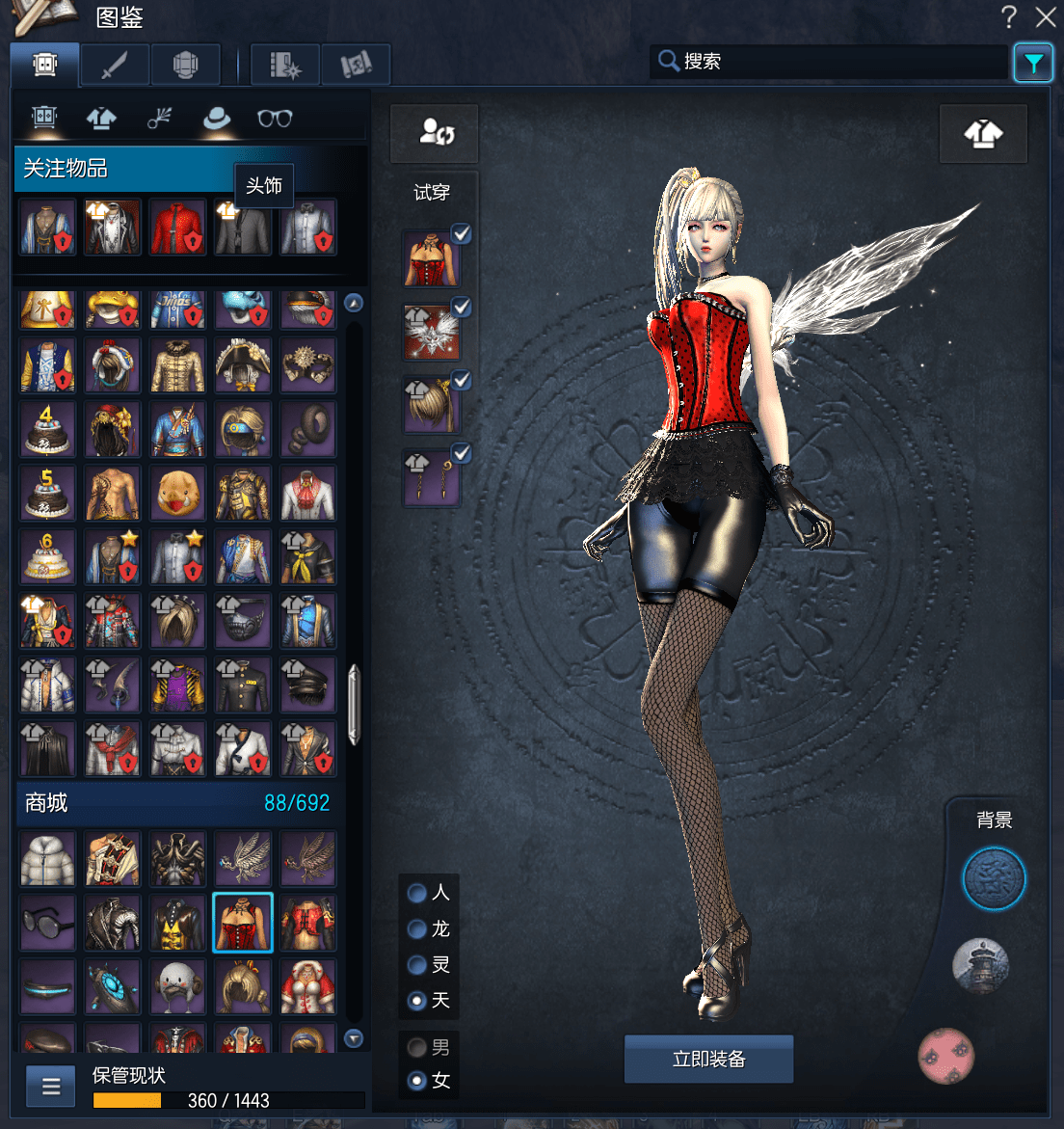The height and width of the screenshot is (1129, 1064).
Task: Select the 人 race option
Action: tap(417, 893)
